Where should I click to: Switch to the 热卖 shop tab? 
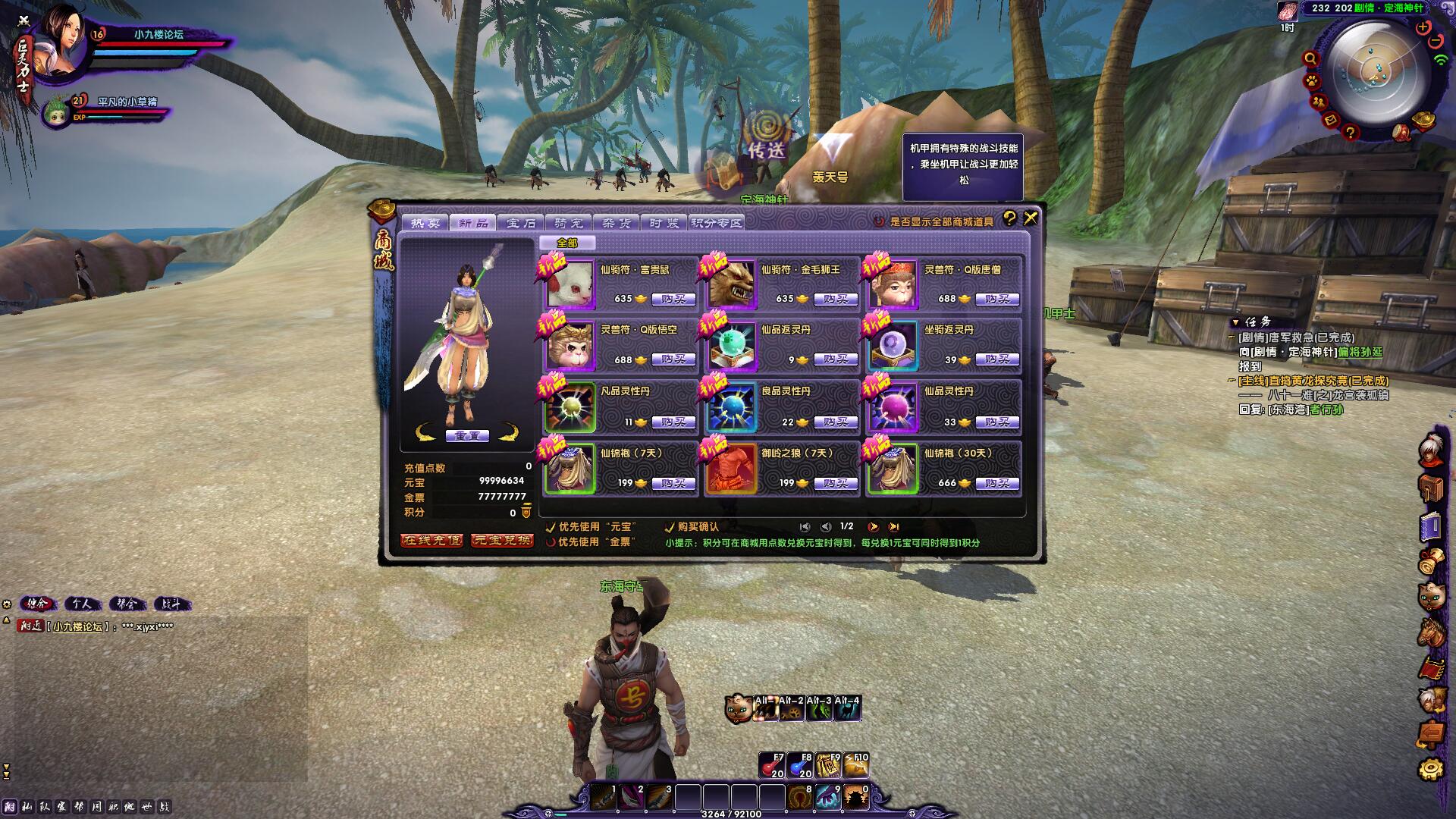point(425,223)
